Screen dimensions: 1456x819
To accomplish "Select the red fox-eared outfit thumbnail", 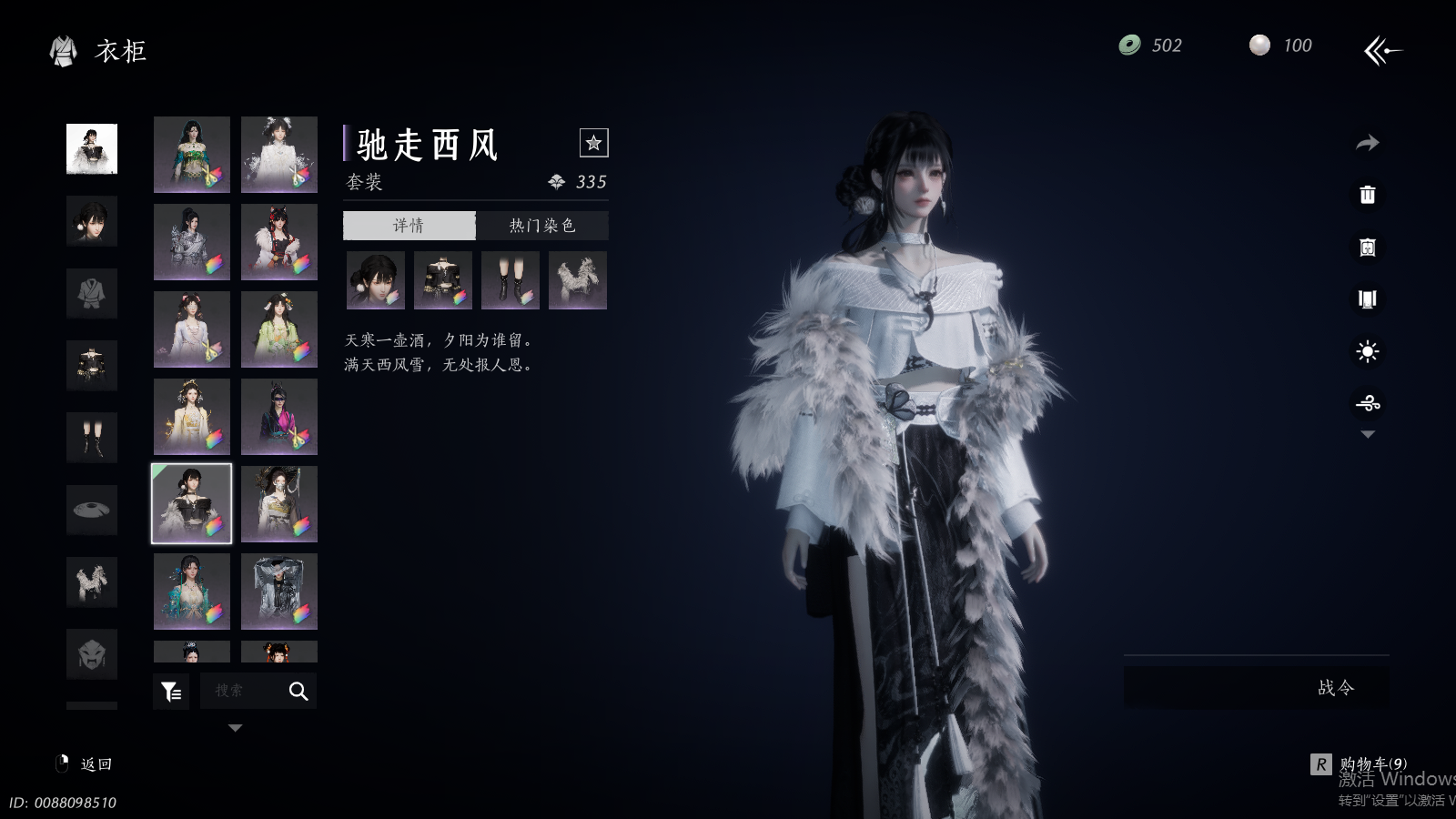I will point(279,242).
